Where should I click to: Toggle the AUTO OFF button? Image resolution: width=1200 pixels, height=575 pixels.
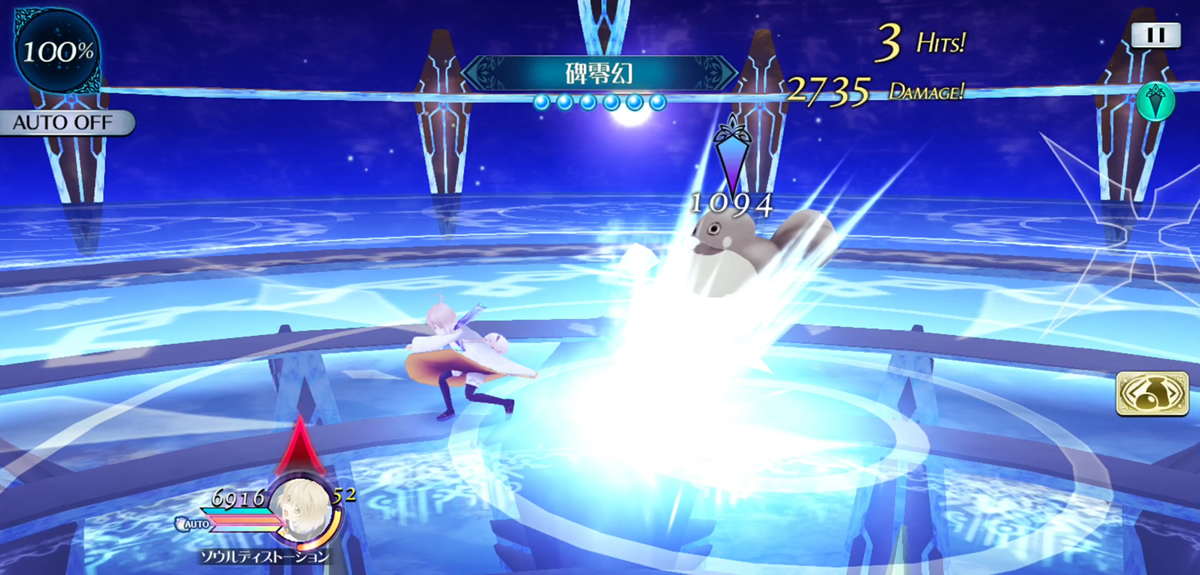pos(67,123)
